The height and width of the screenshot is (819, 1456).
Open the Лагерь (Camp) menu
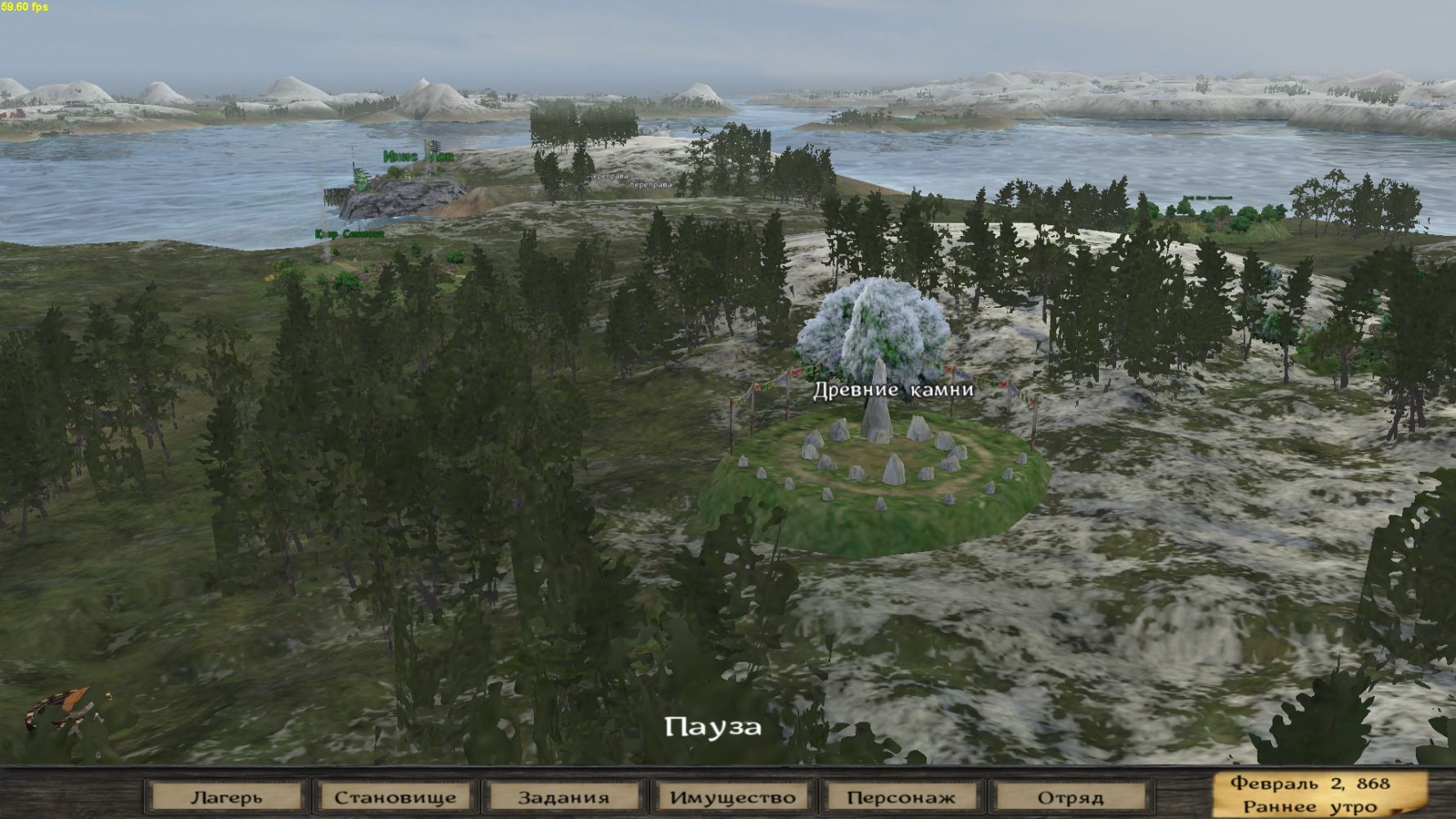(x=227, y=797)
